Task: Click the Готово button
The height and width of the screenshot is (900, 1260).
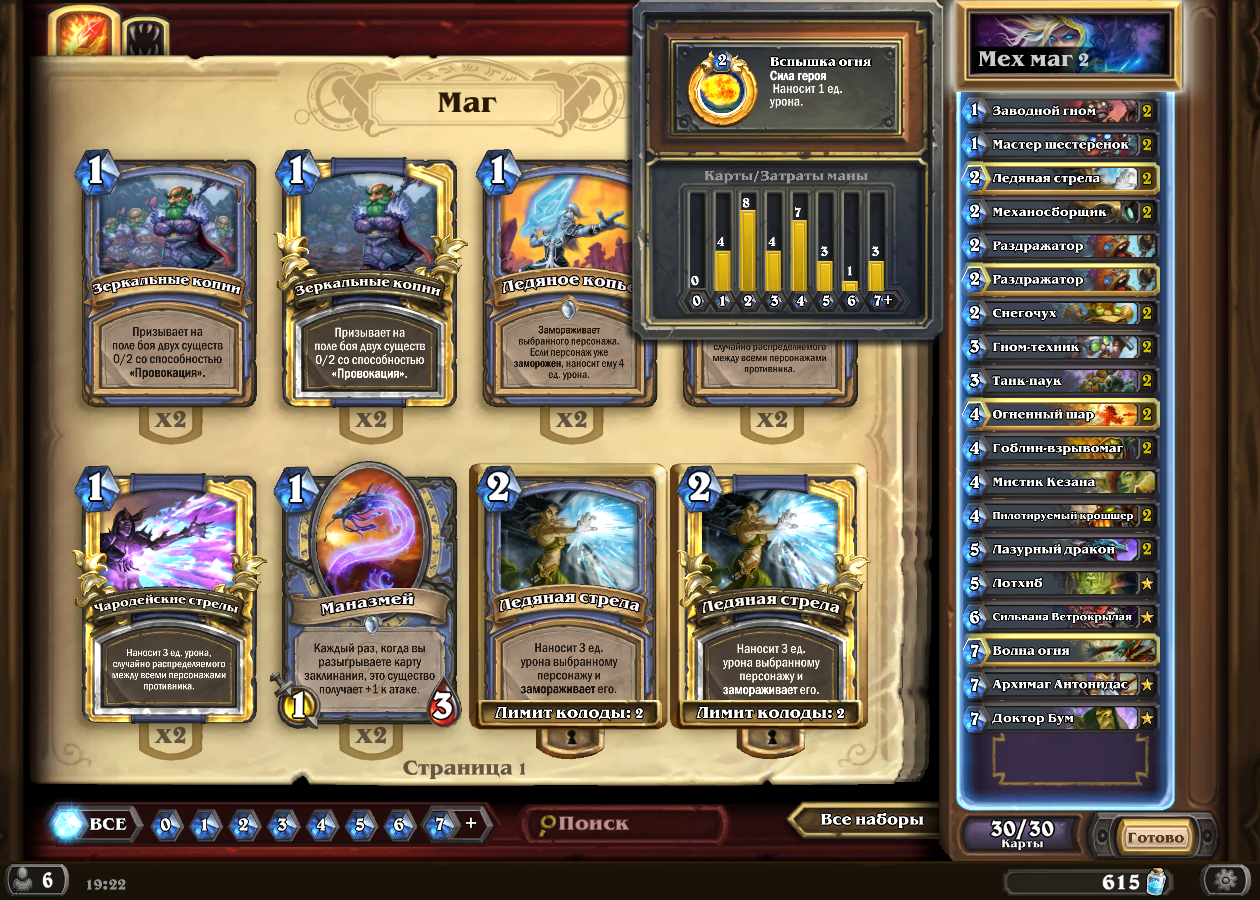Action: coord(1157,838)
